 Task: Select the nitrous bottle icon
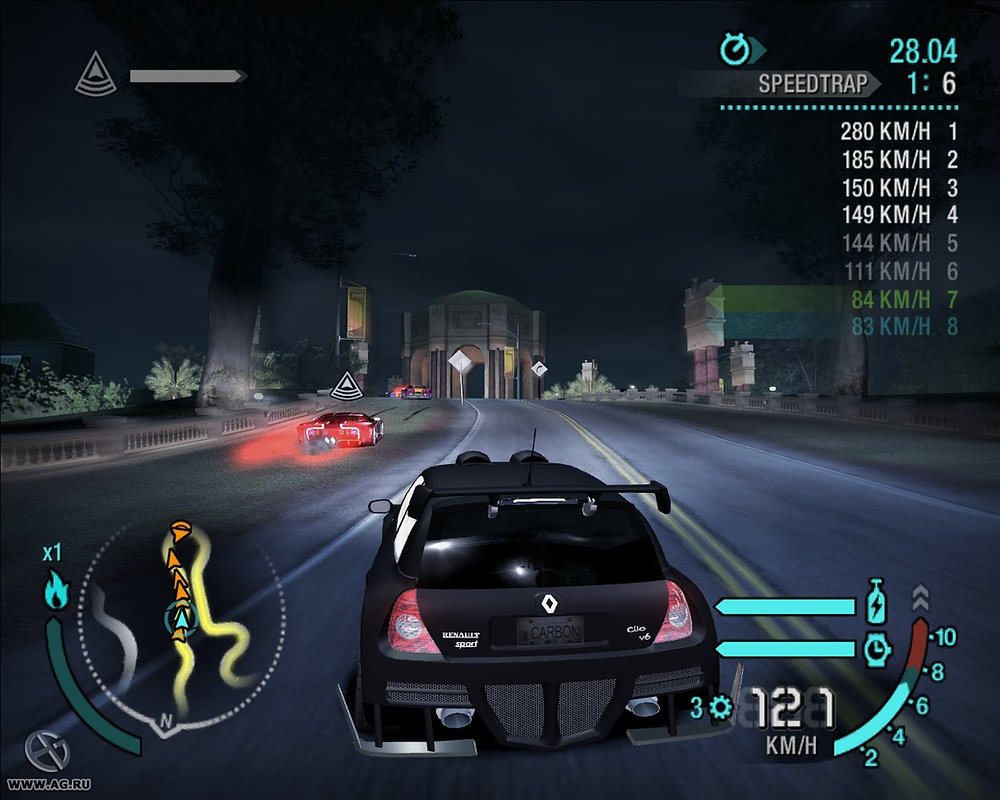click(x=876, y=604)
